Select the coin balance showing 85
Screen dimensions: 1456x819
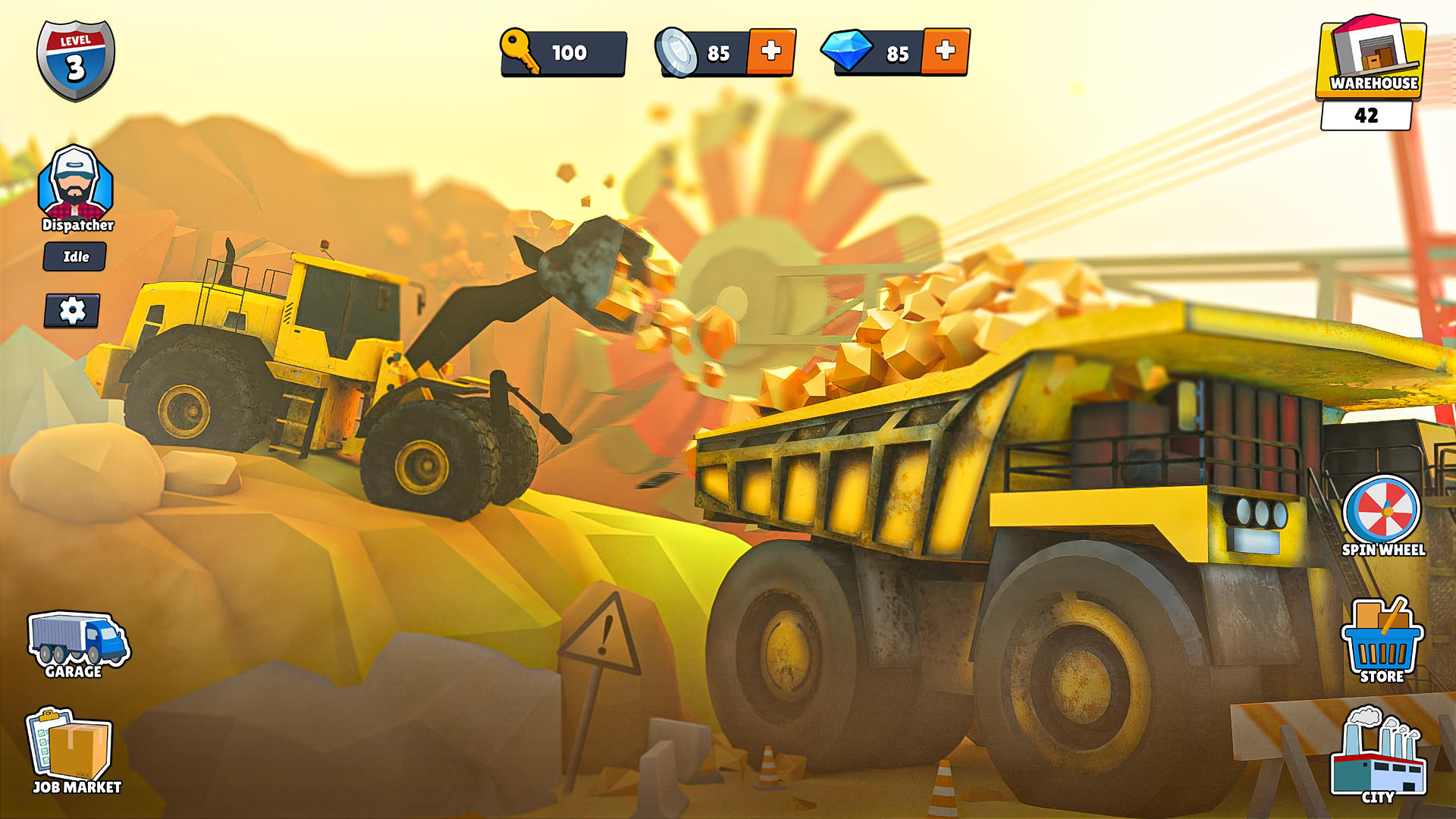coord(719,53)
